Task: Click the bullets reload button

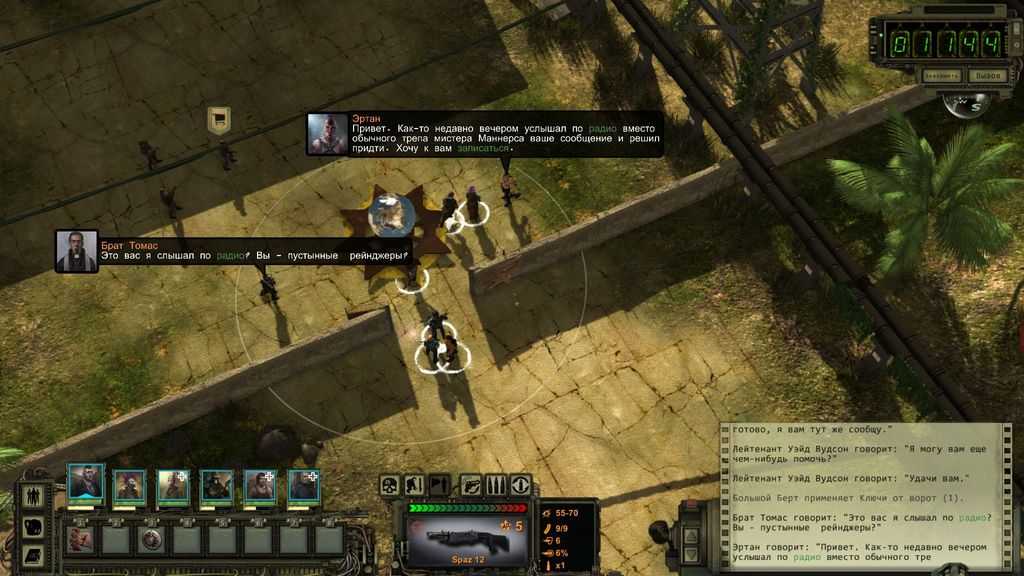Action: [496, 486]
